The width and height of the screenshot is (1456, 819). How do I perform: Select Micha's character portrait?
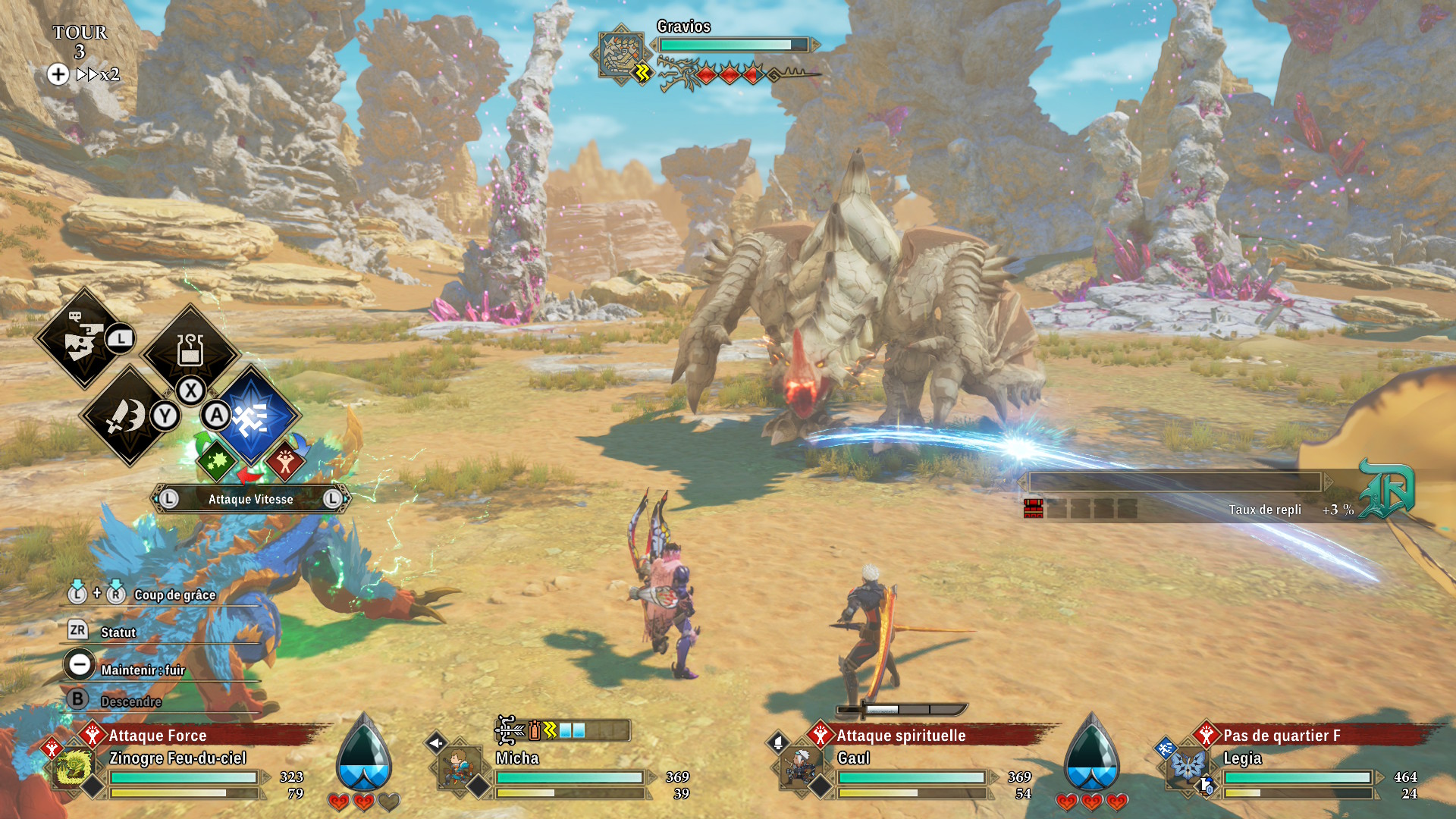pos(459,767)
